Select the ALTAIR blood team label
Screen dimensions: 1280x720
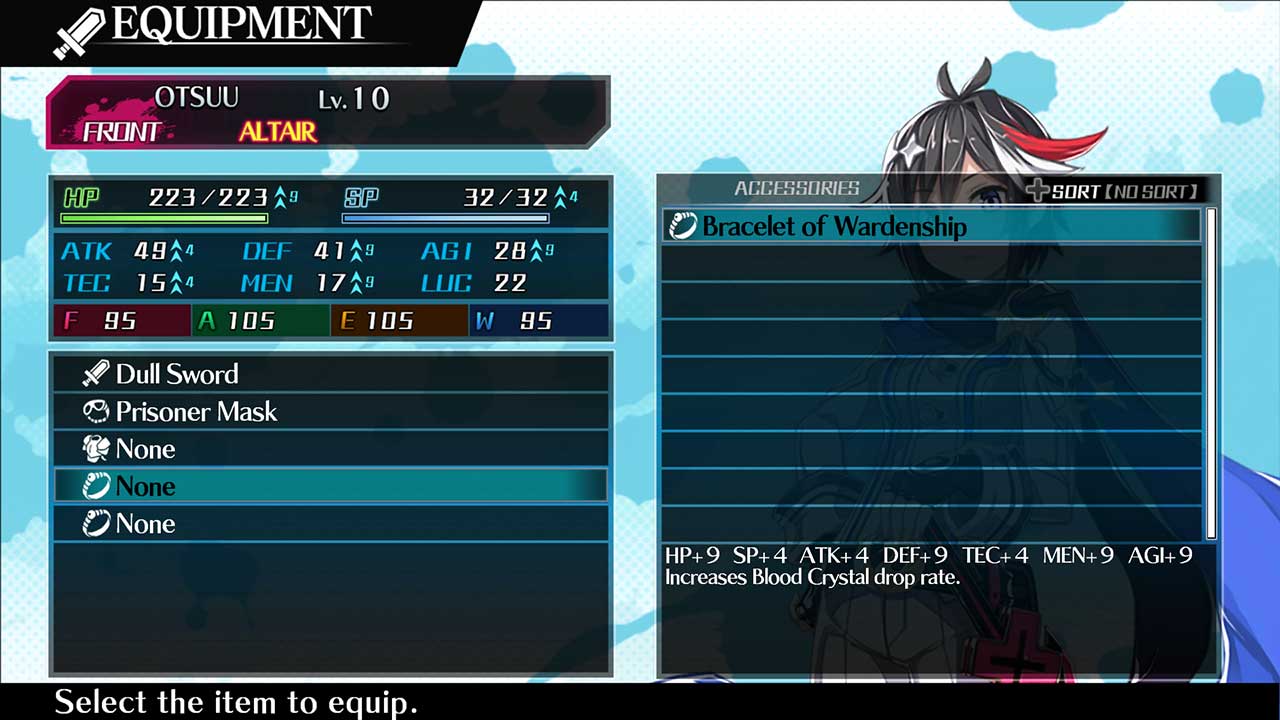click(x=278, y=131)
